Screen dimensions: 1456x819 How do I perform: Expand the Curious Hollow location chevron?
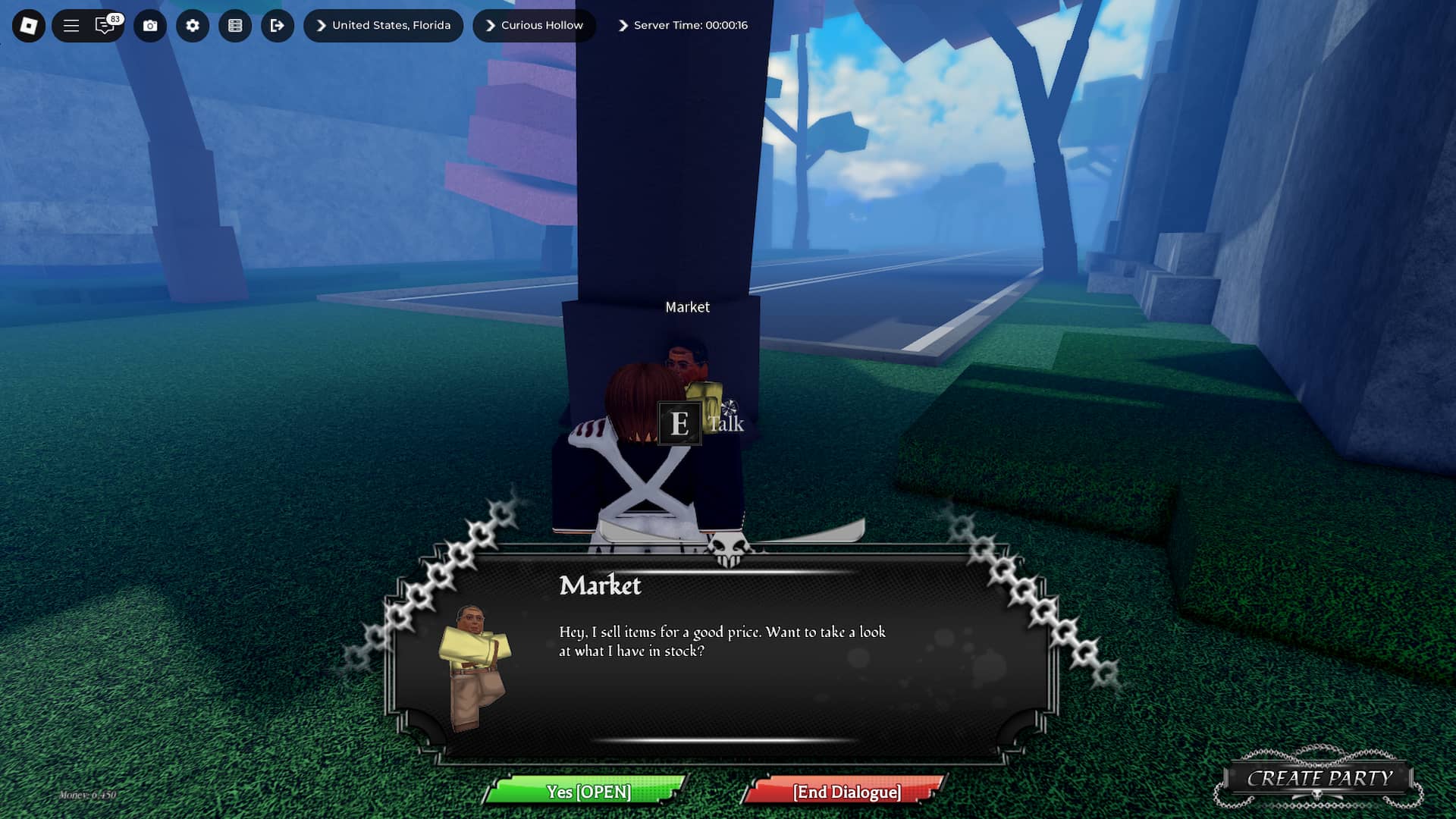tap(491, 25)
